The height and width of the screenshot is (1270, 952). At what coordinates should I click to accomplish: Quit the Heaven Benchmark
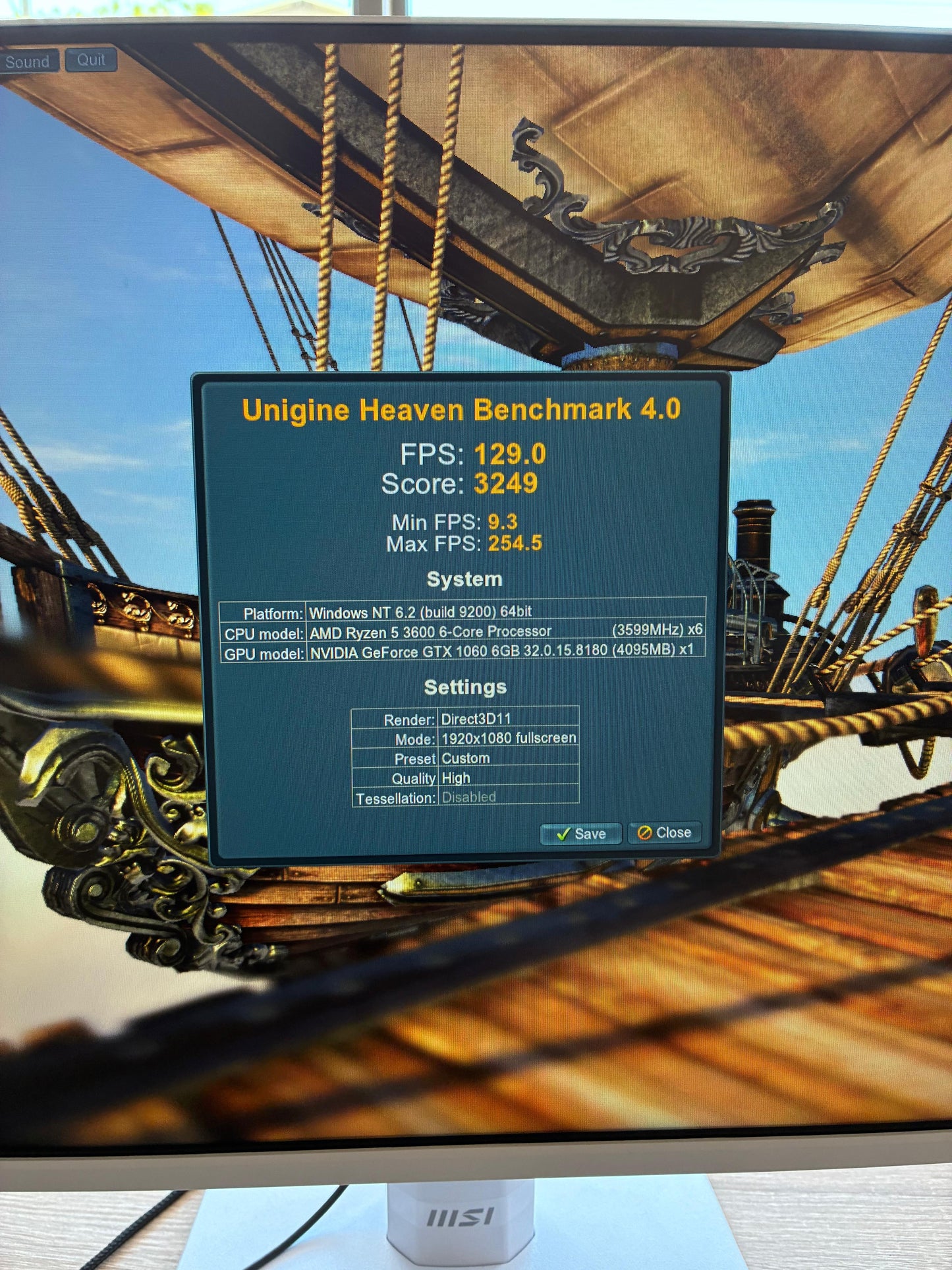(91, 60)
